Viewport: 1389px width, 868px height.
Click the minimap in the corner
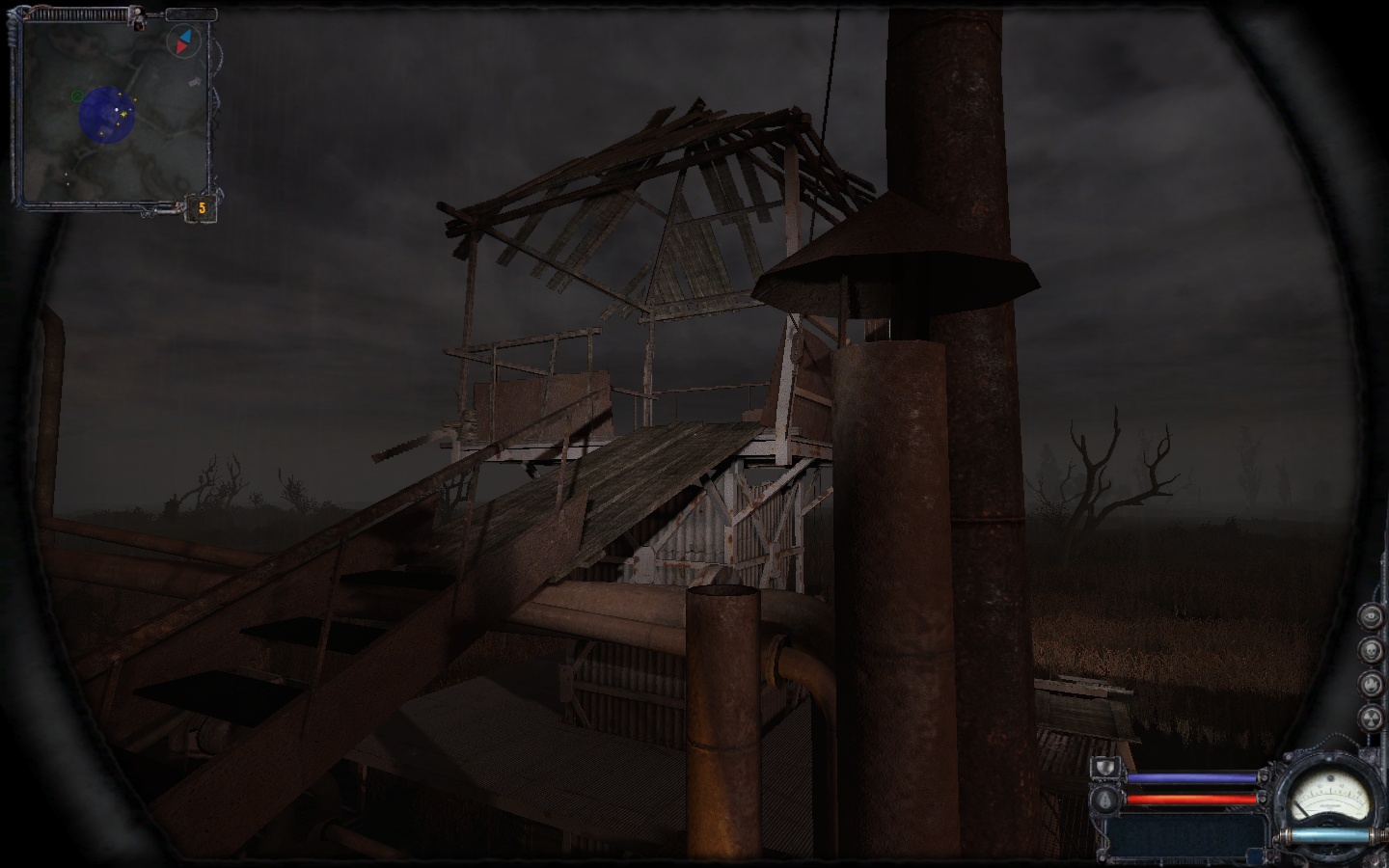pyautogui.click(x=114, y=111)
